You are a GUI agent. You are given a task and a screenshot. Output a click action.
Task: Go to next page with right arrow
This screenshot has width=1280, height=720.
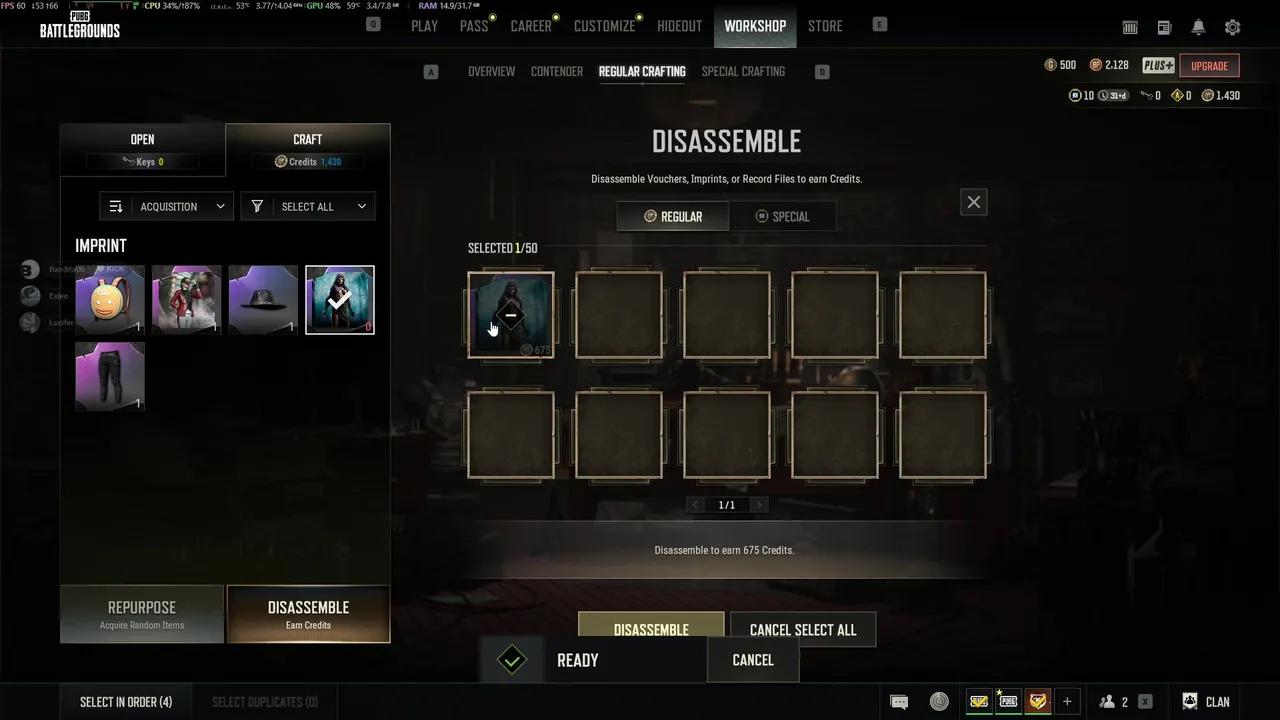[758, 504]
